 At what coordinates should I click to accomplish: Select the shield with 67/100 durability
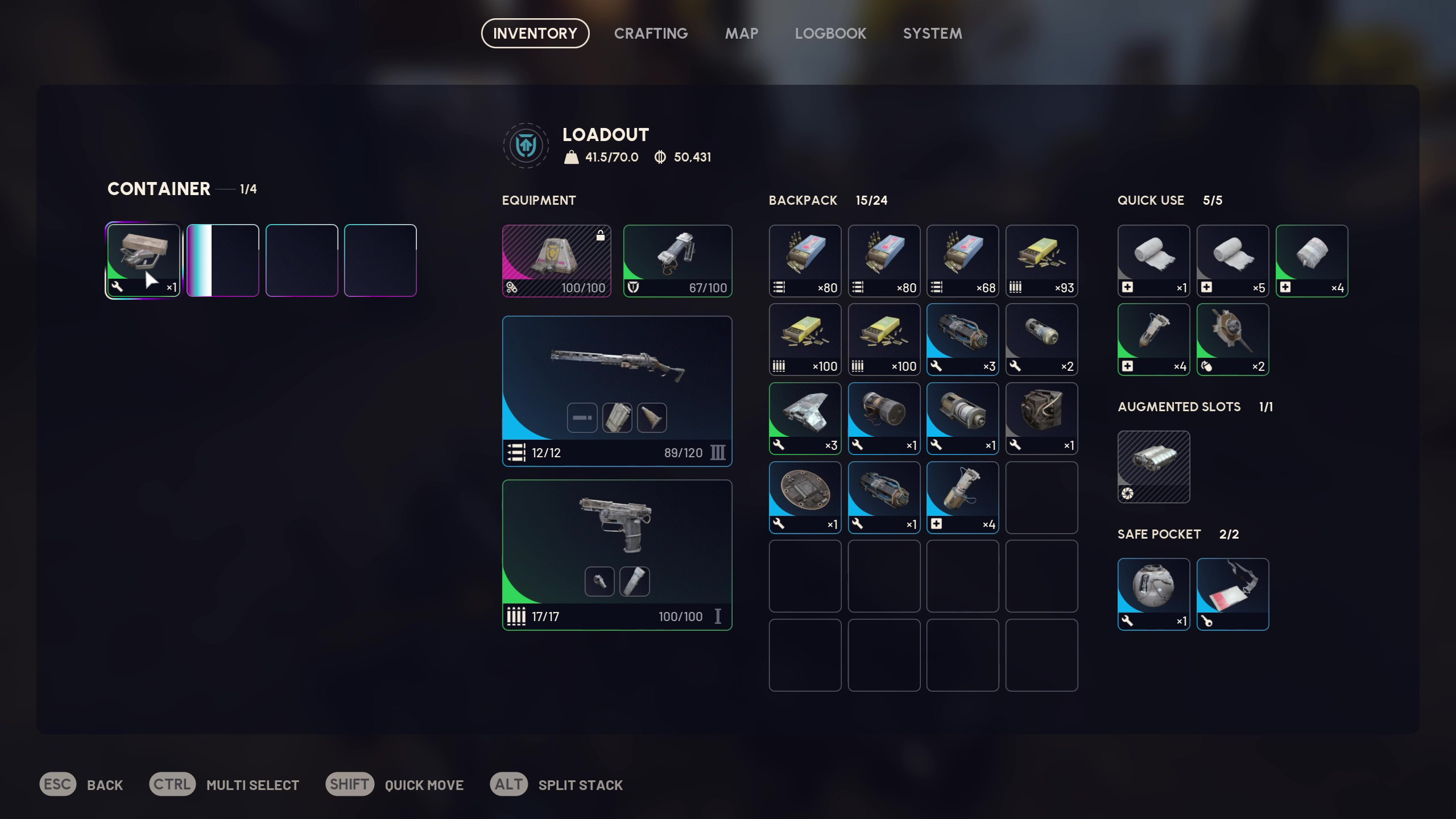pos(677,260)
